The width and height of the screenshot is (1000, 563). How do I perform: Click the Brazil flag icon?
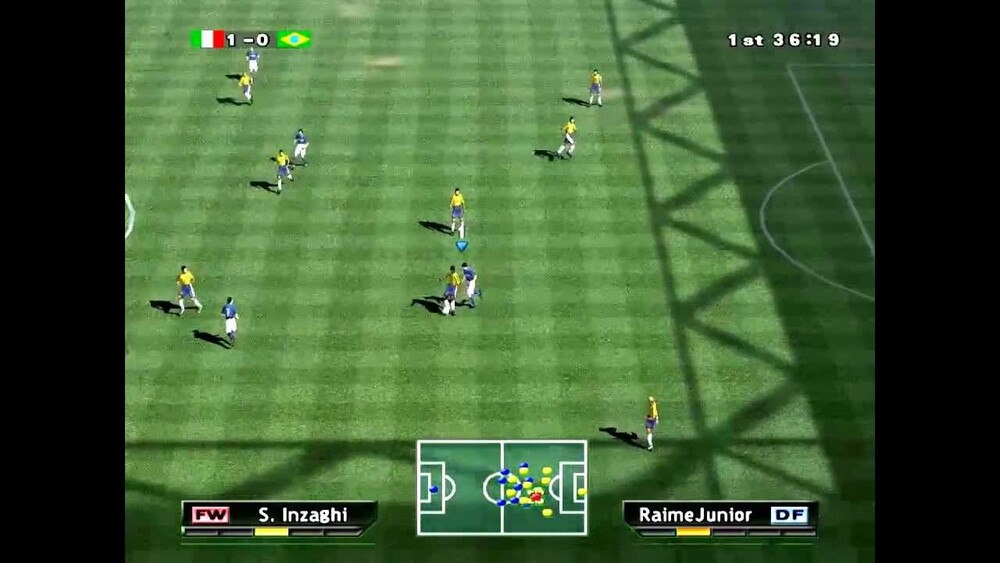click(294, 39)
